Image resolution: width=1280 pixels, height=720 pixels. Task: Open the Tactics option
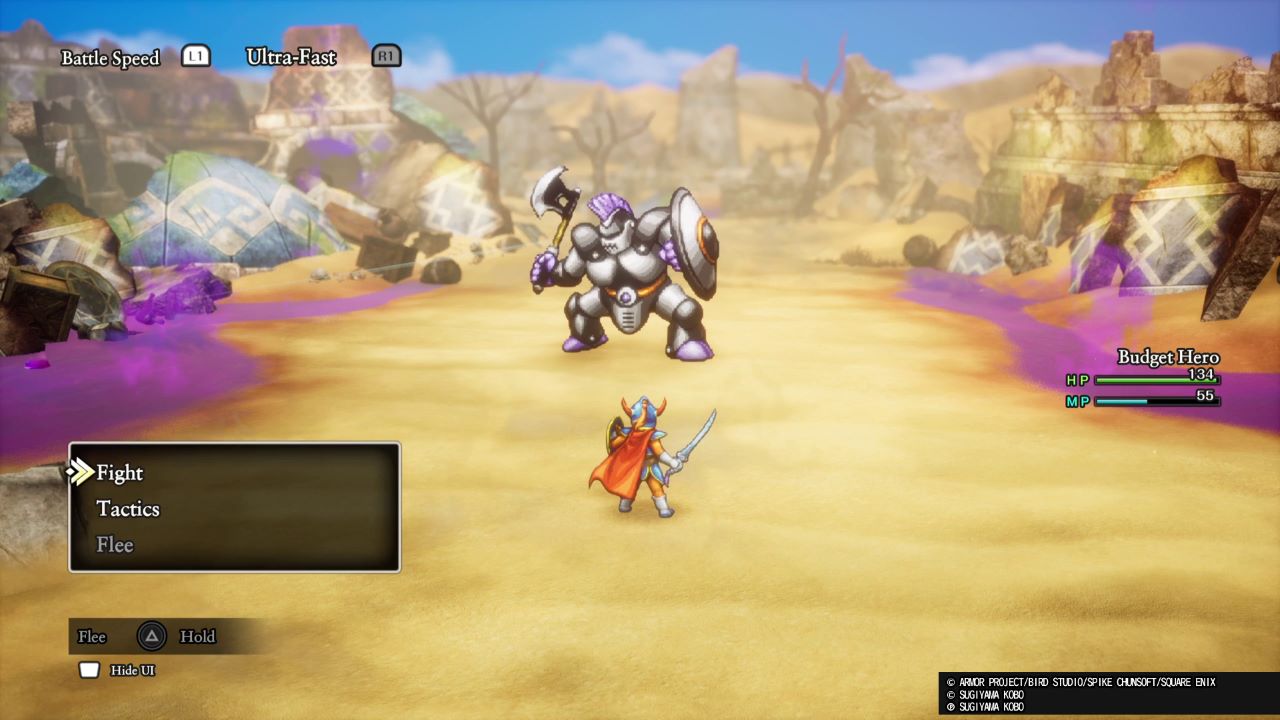128,509
